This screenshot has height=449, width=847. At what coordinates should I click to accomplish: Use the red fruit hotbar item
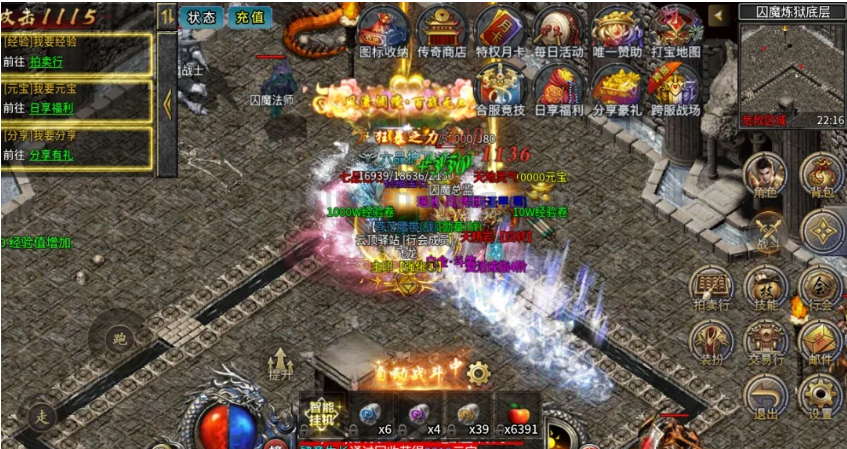pyautogui.click(x=518, y=412)
